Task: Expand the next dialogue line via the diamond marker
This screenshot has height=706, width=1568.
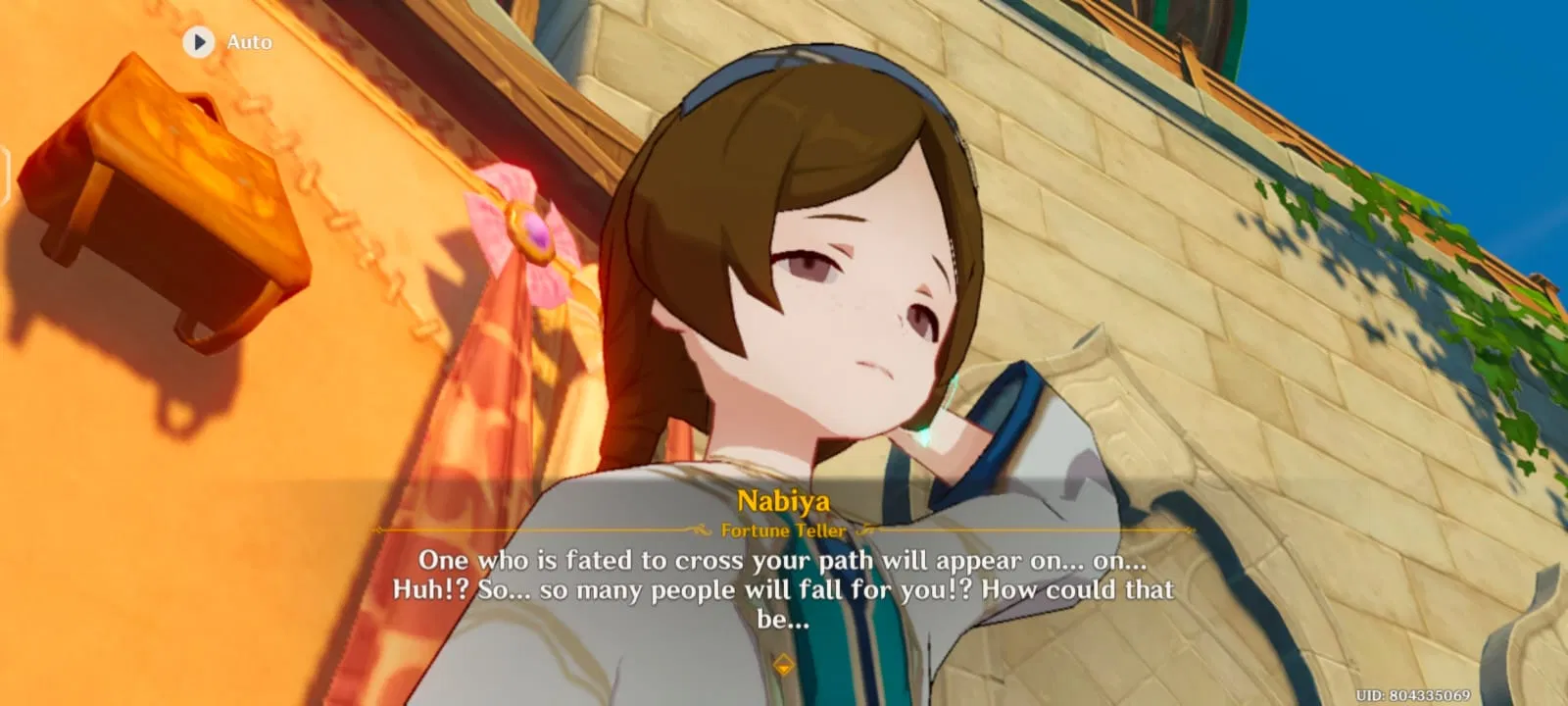Action: pyautogui.click(x=784, y=663)
